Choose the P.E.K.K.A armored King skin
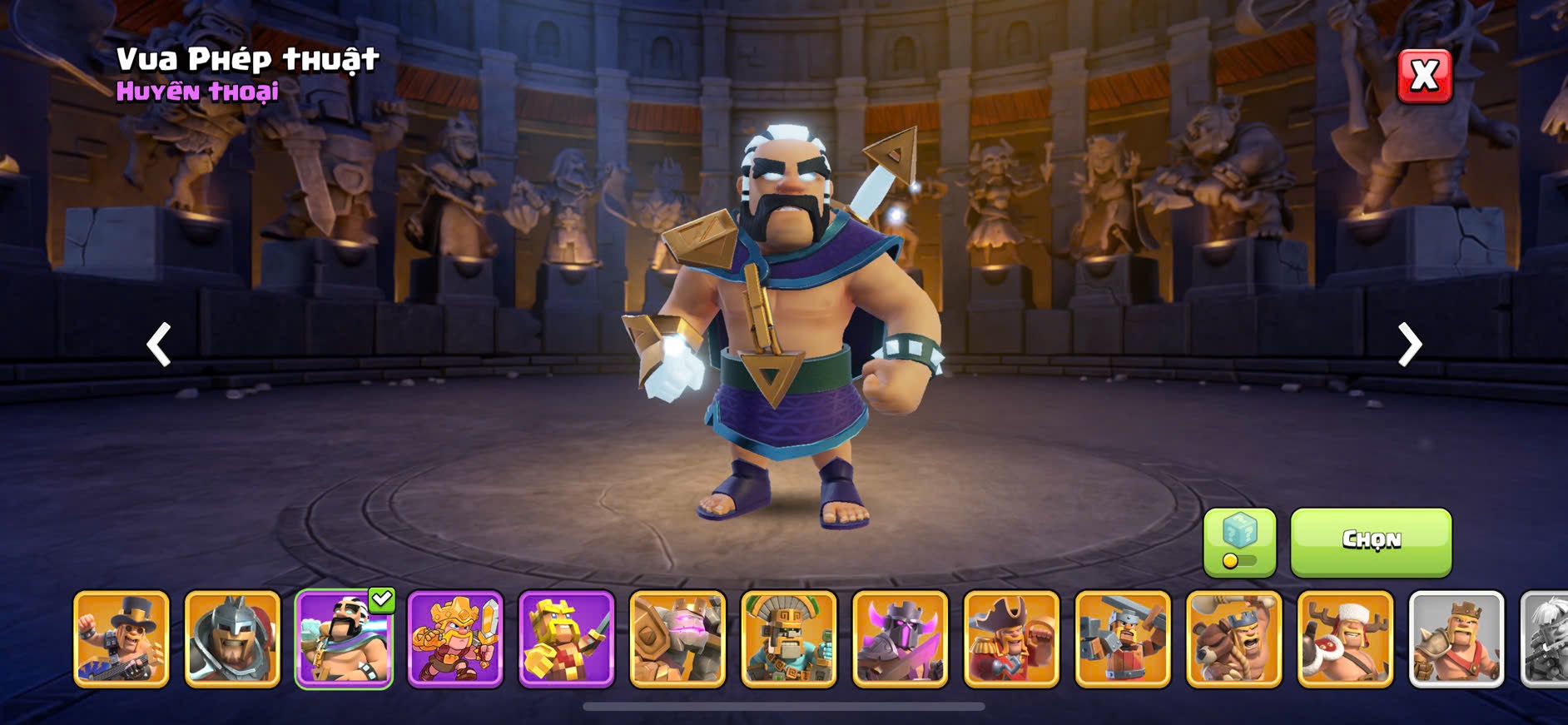The width and height of the screenshot is (1568, 725). tap(901, 639)
